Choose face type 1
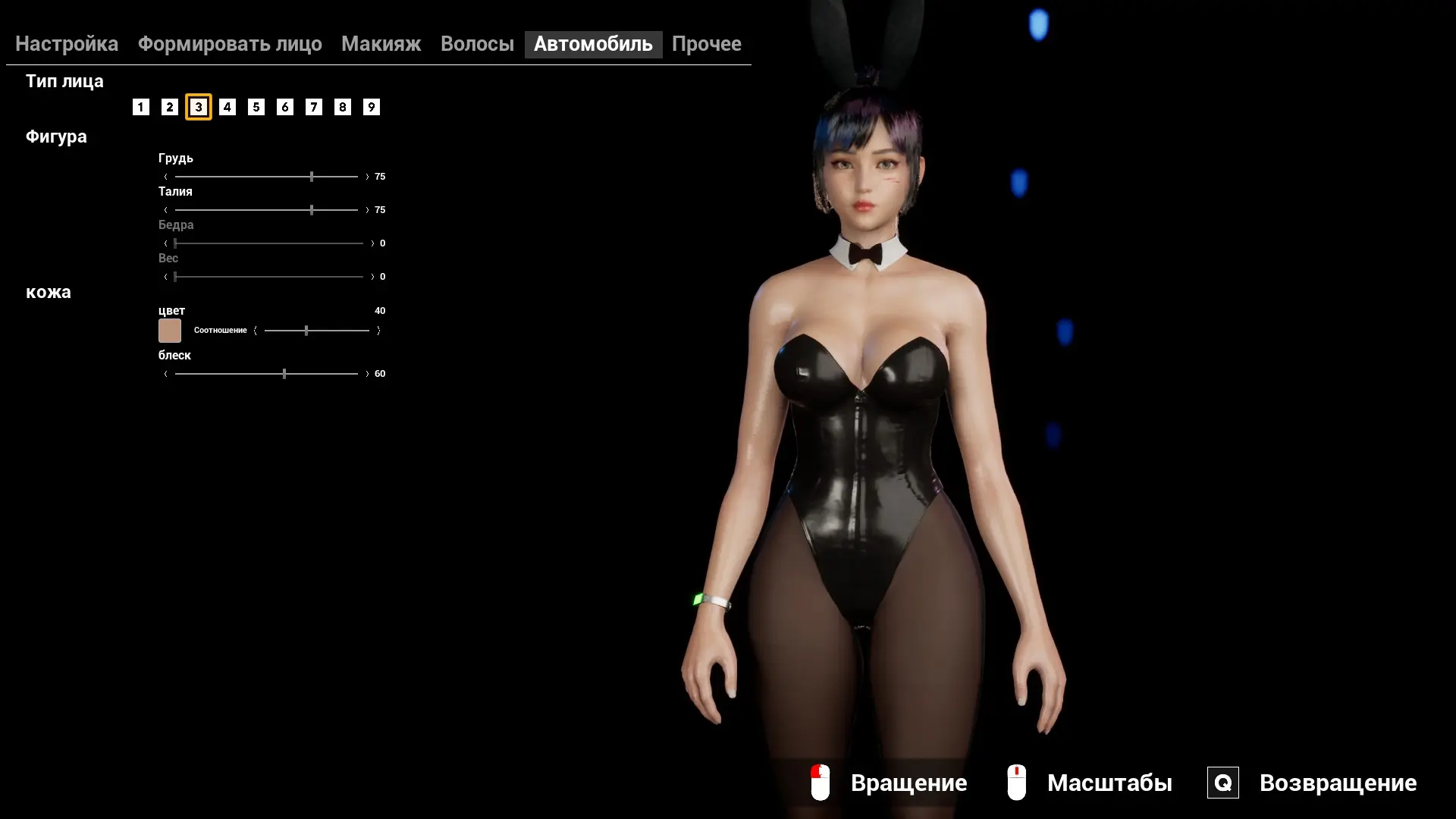The width and height of the screenshot is (1456, 819). pyautogui.click(x=141, y=107)
